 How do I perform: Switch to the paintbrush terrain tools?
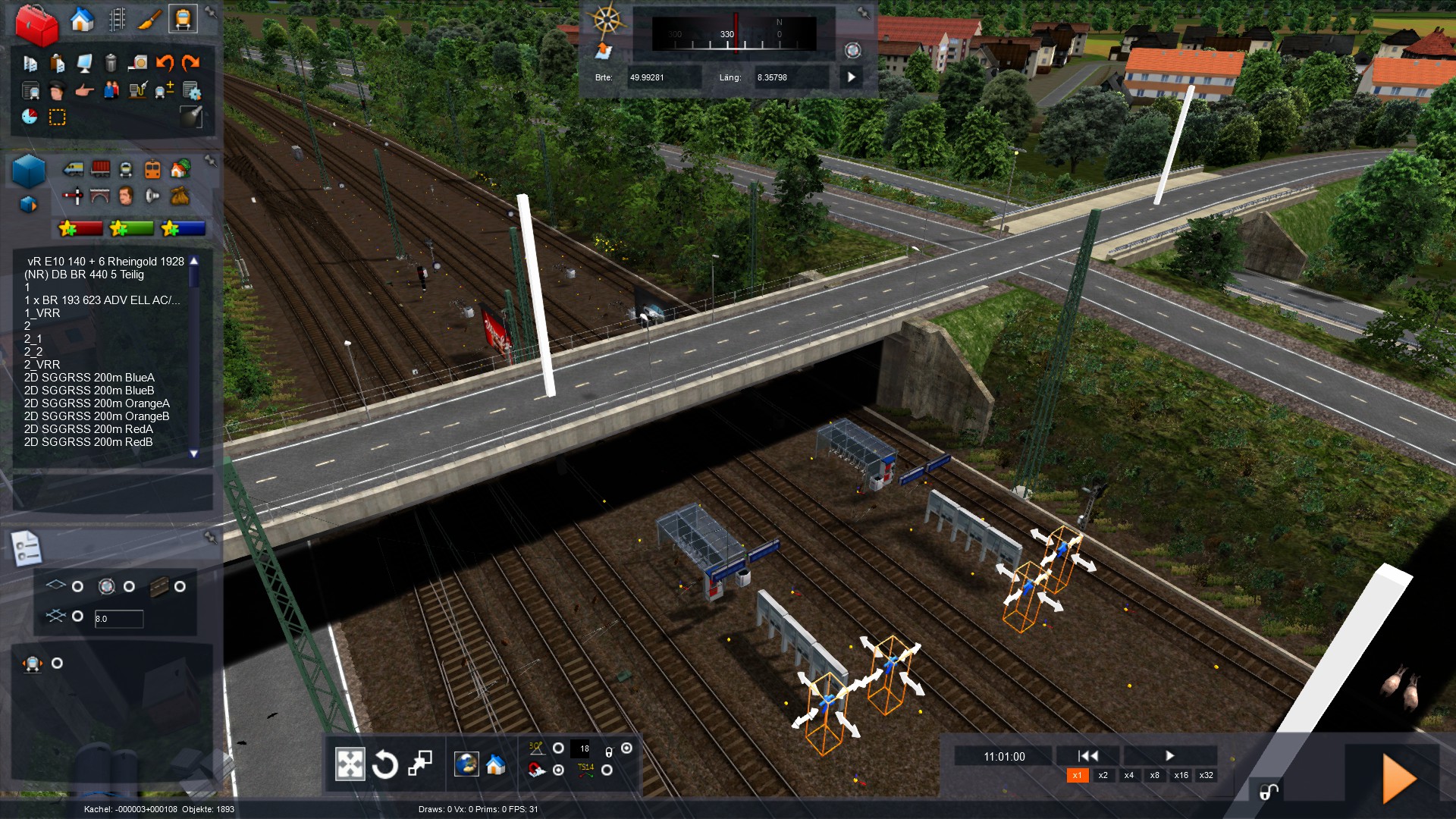click(x=149, y=20)
